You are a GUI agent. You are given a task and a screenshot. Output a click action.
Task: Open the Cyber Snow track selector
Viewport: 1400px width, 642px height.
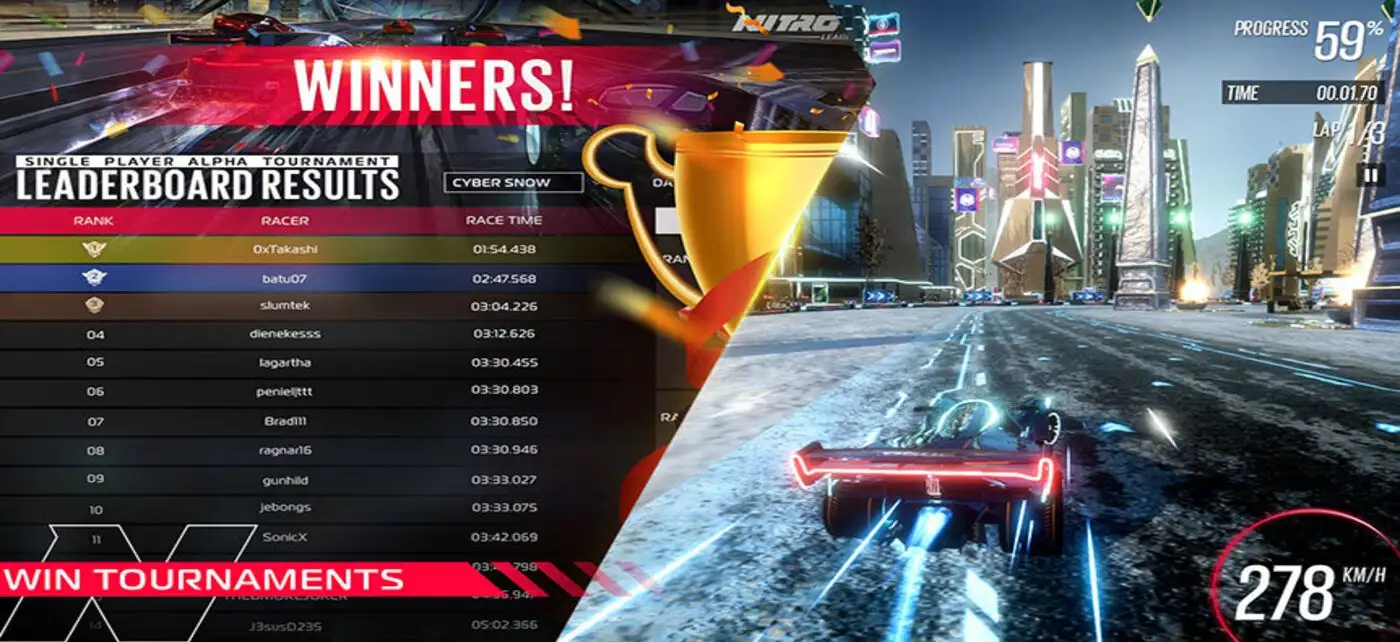[x=513, y=183]
